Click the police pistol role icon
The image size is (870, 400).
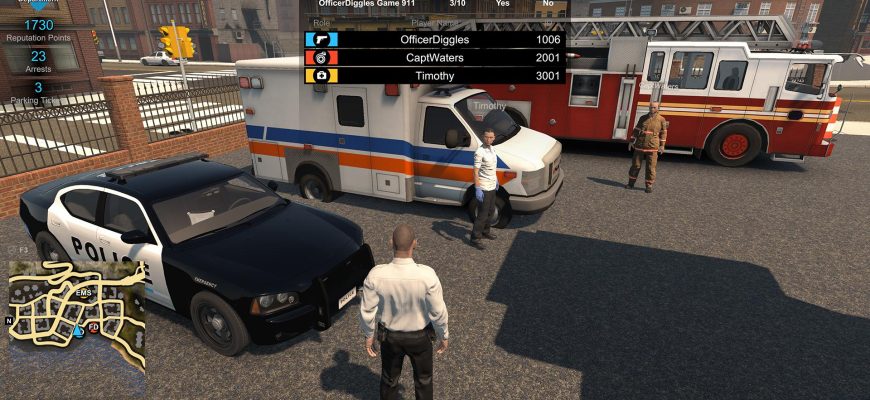322,39
